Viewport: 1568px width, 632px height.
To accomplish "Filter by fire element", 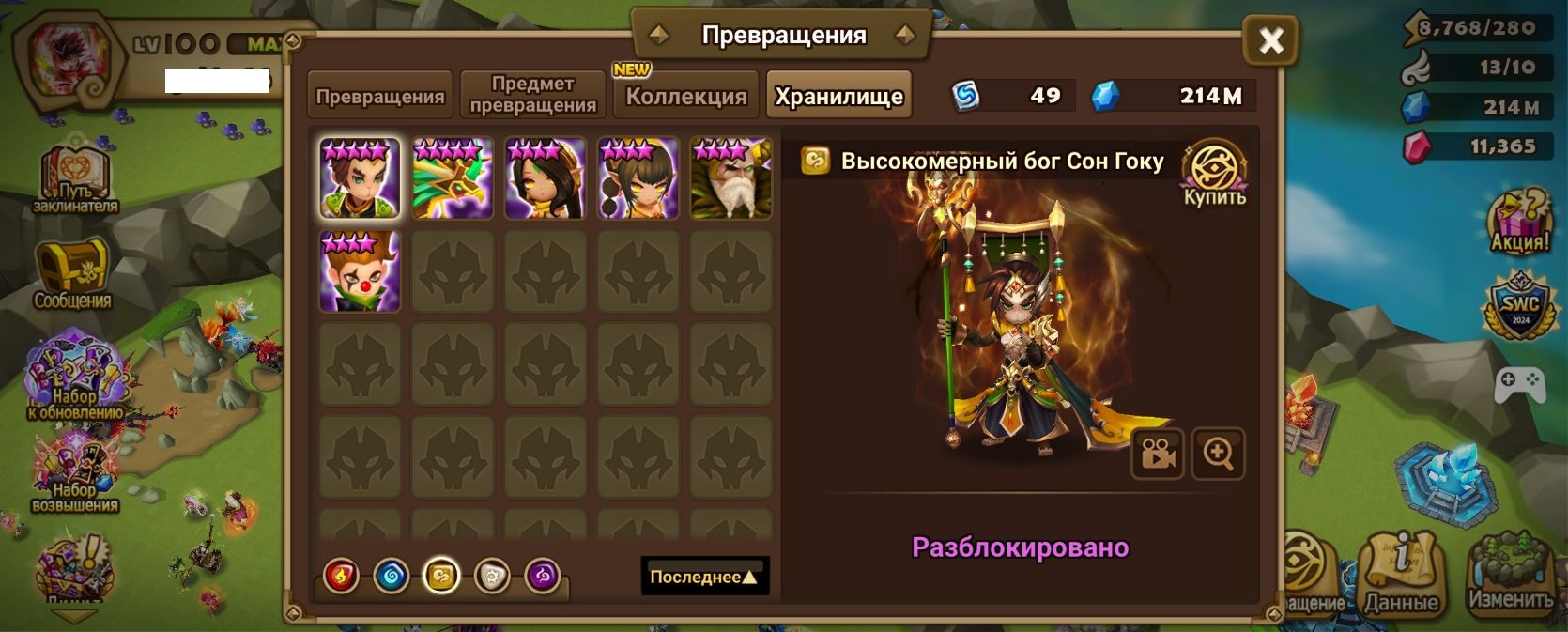I will [342, 576].
